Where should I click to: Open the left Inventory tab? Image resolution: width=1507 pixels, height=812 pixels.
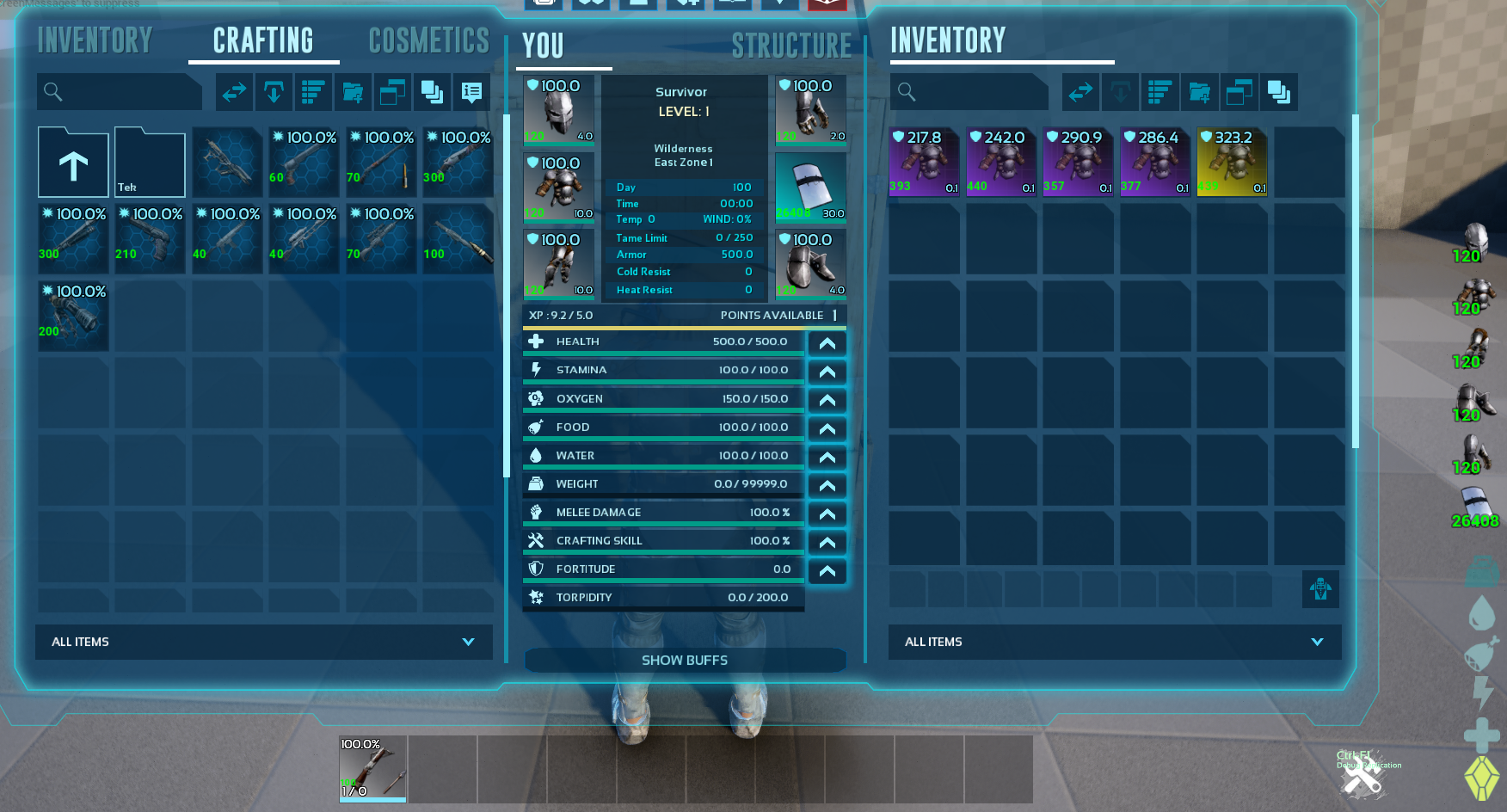click(95, 40)
